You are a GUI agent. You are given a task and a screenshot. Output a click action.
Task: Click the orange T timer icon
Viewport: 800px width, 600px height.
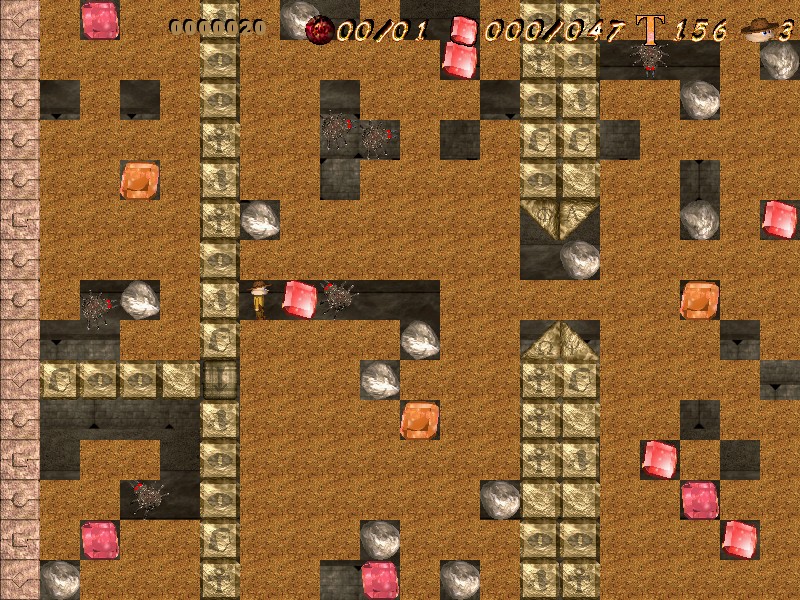[x=651, y=30]
